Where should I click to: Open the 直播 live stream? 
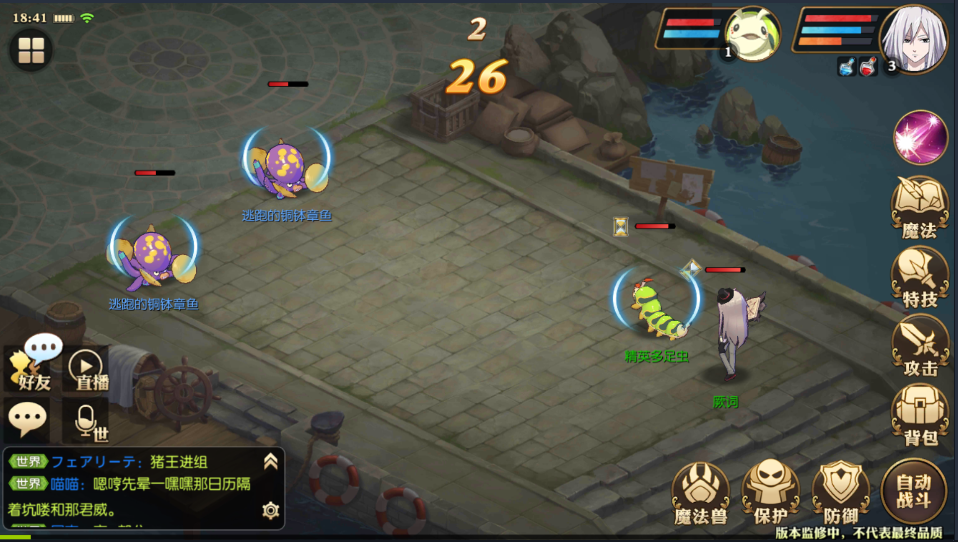(87, 368)
